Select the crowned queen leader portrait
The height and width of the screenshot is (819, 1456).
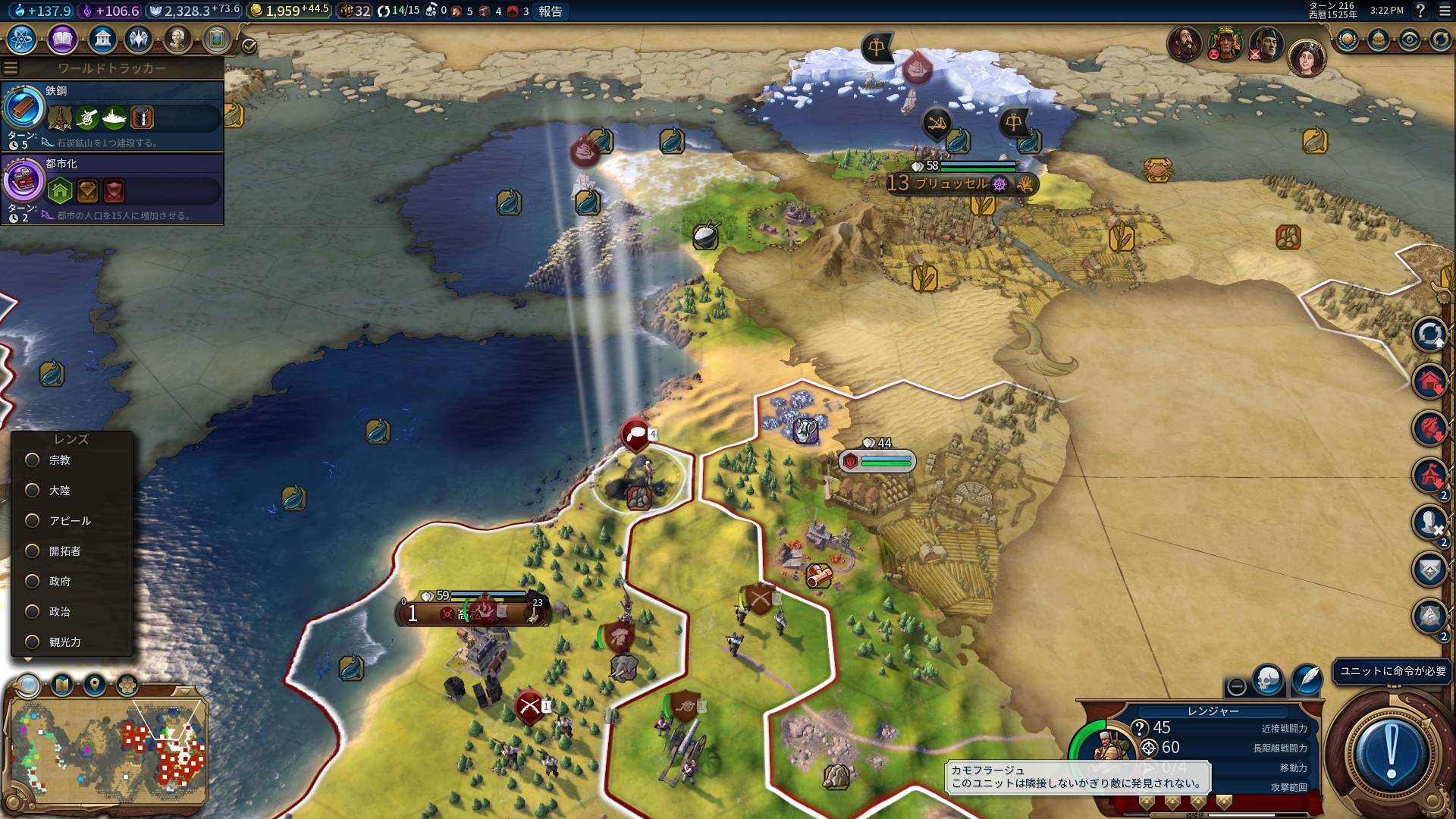(1306, 58)
